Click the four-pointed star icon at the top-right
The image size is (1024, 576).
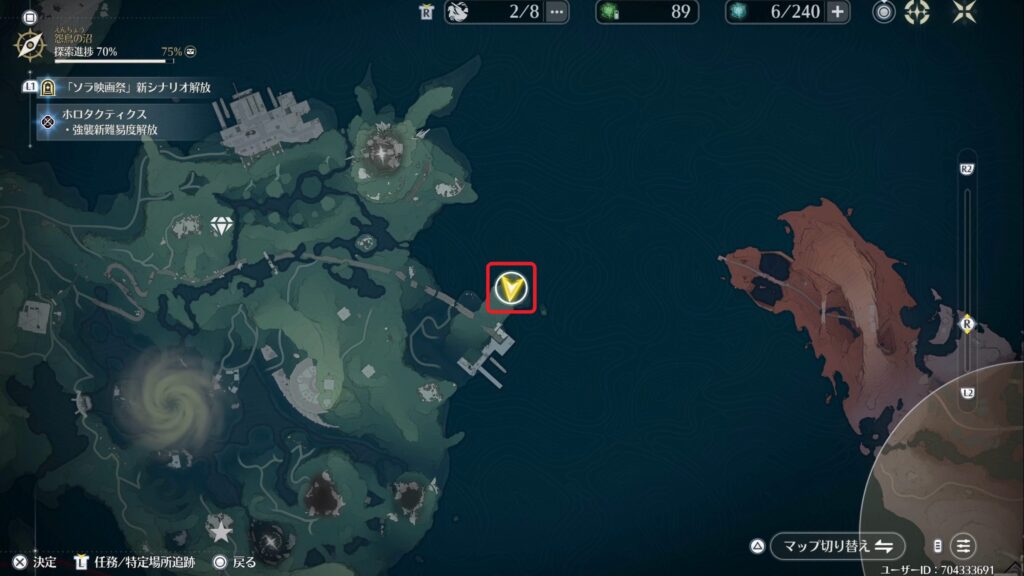click(x=965, y=12)
